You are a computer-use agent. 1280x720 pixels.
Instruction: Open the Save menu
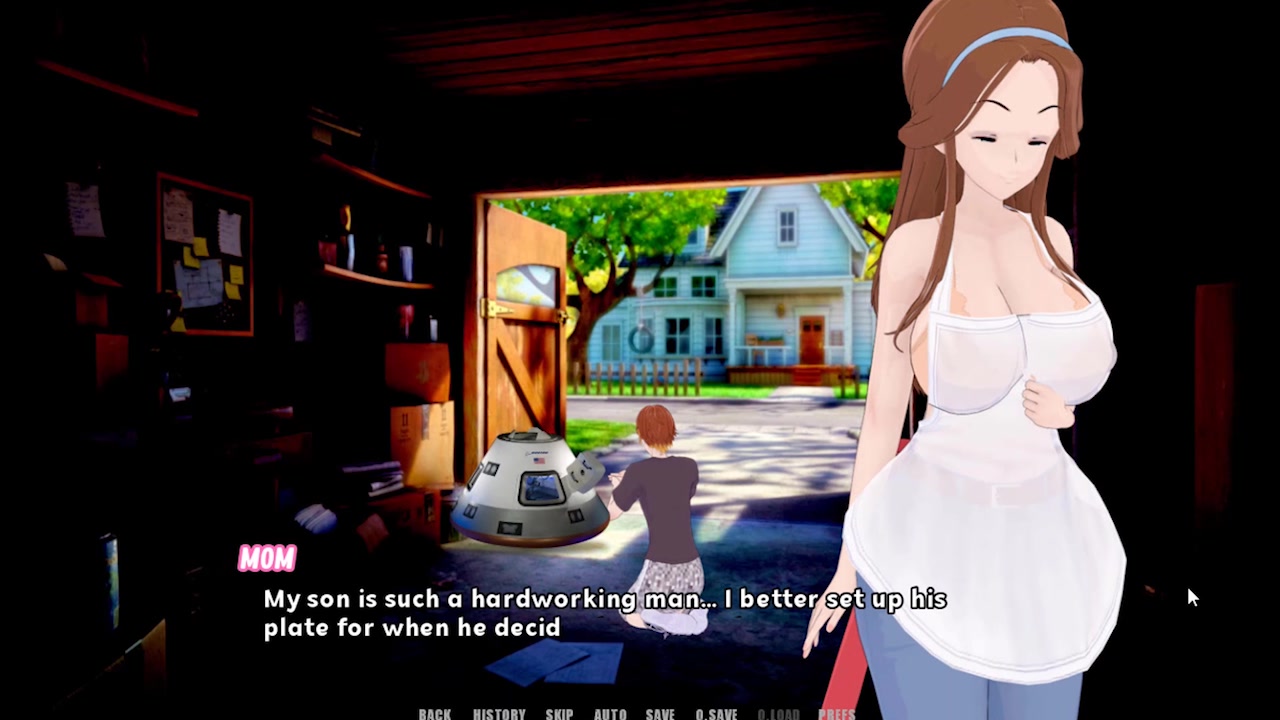[660, 714]
